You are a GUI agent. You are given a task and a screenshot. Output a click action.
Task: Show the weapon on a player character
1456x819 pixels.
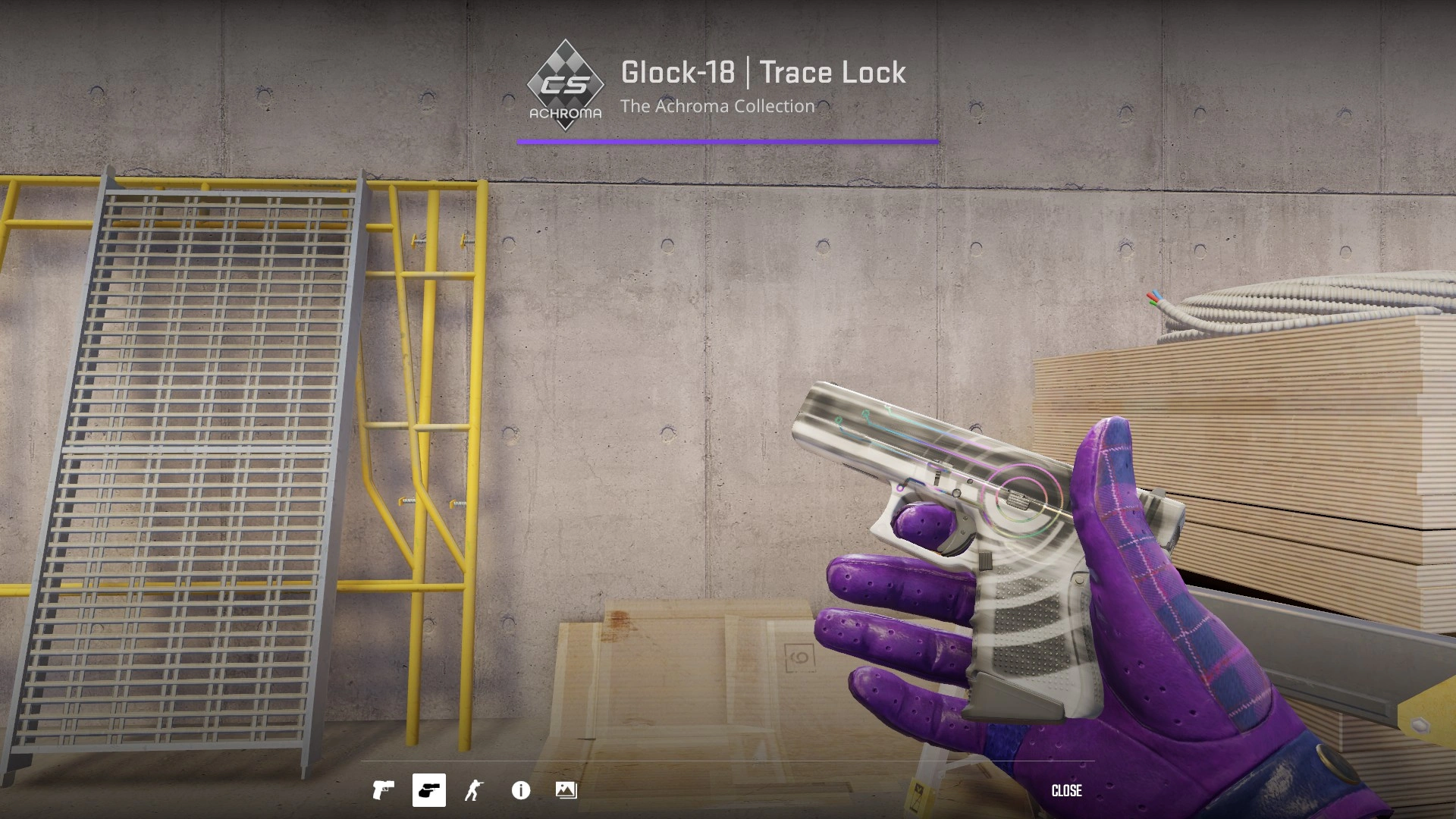474,790
